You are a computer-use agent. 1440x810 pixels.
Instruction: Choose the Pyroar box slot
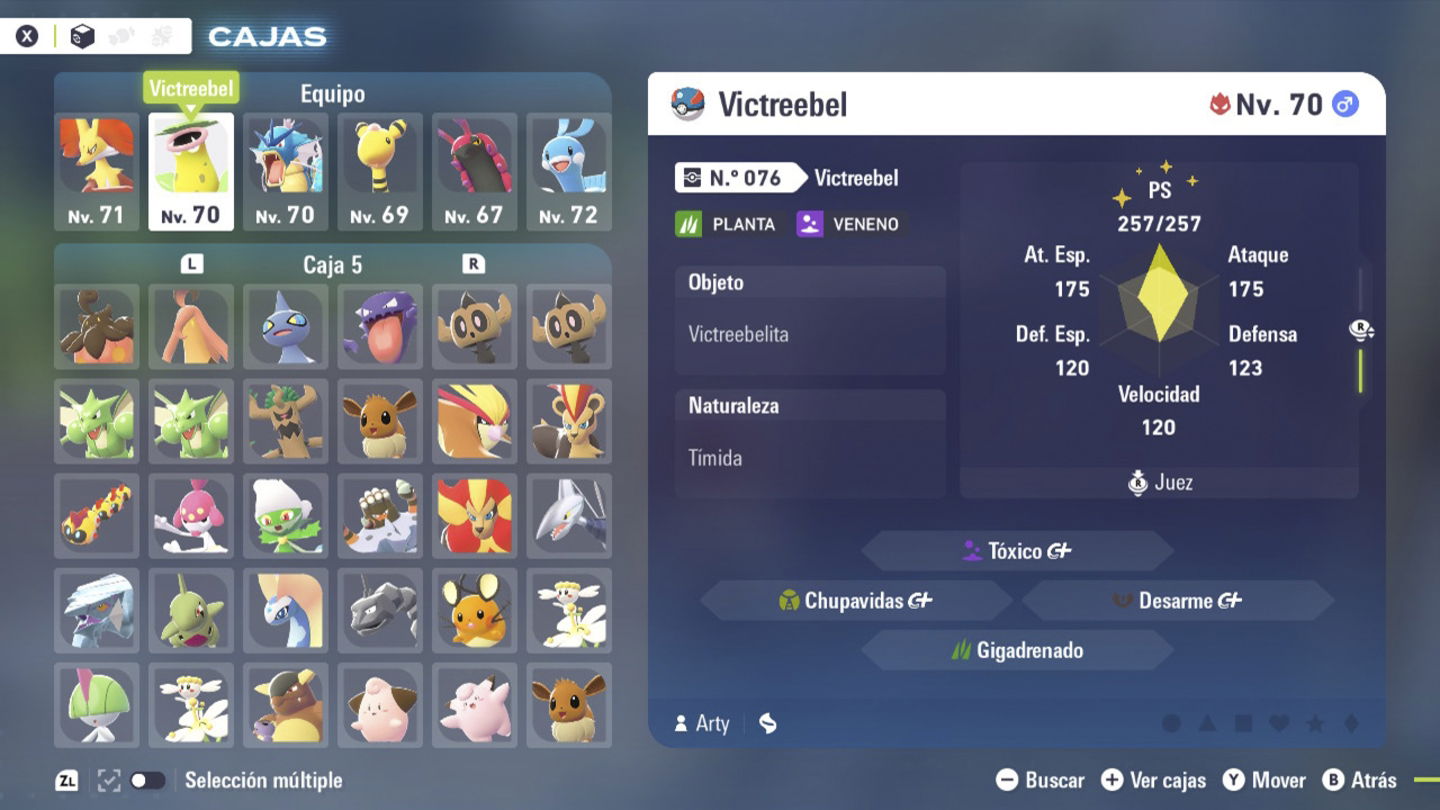coord(474,516)
